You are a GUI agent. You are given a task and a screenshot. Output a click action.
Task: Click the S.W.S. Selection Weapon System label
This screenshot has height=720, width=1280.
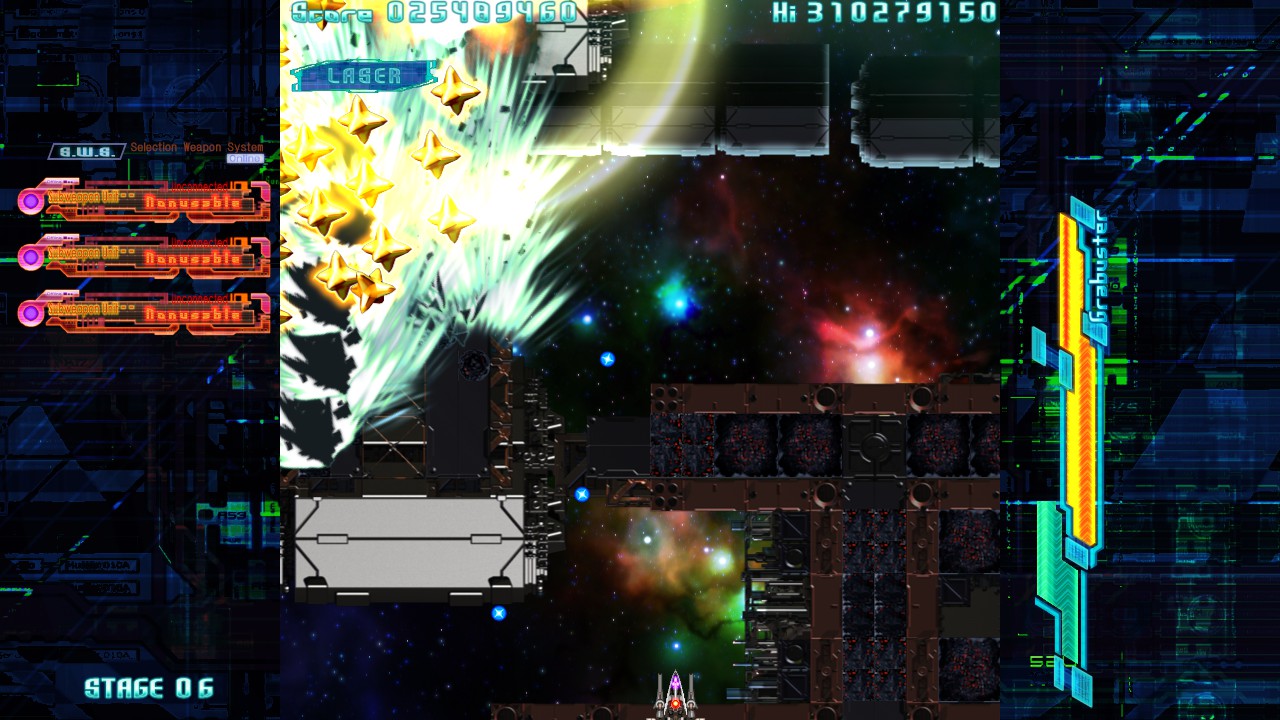tap(88, 151)
